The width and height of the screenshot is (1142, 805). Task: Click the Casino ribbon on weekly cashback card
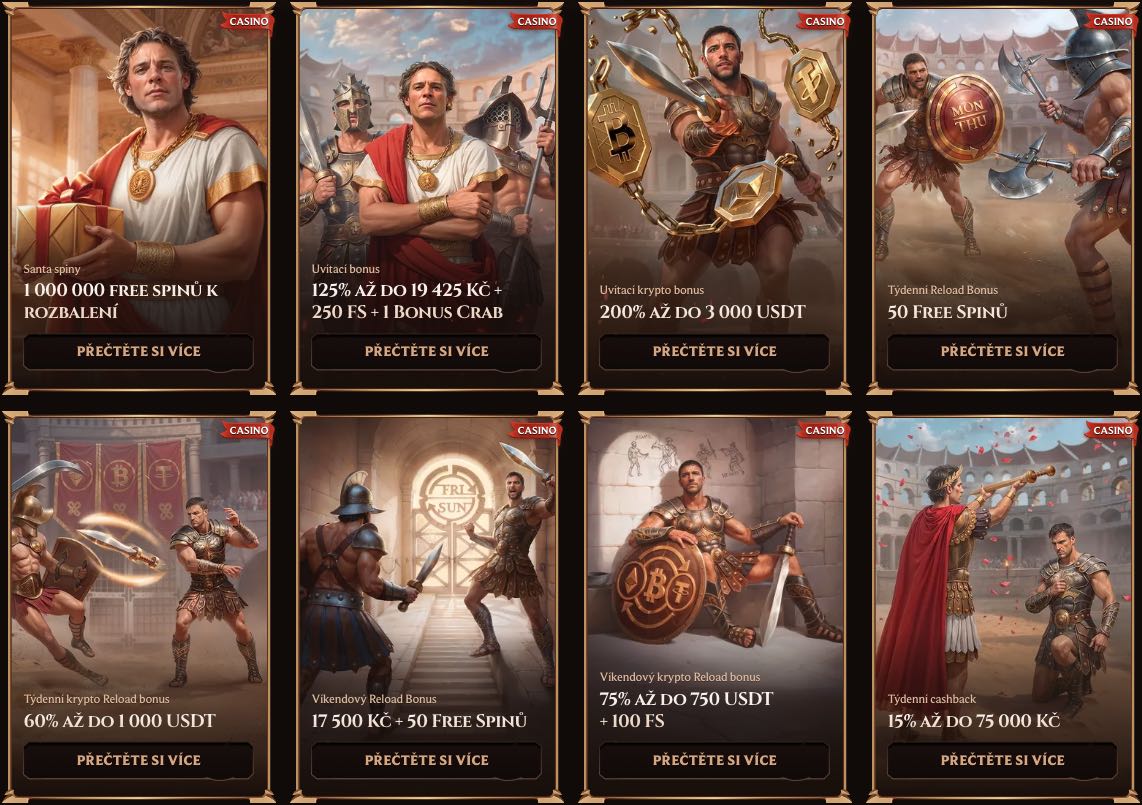pos(1112,430)
